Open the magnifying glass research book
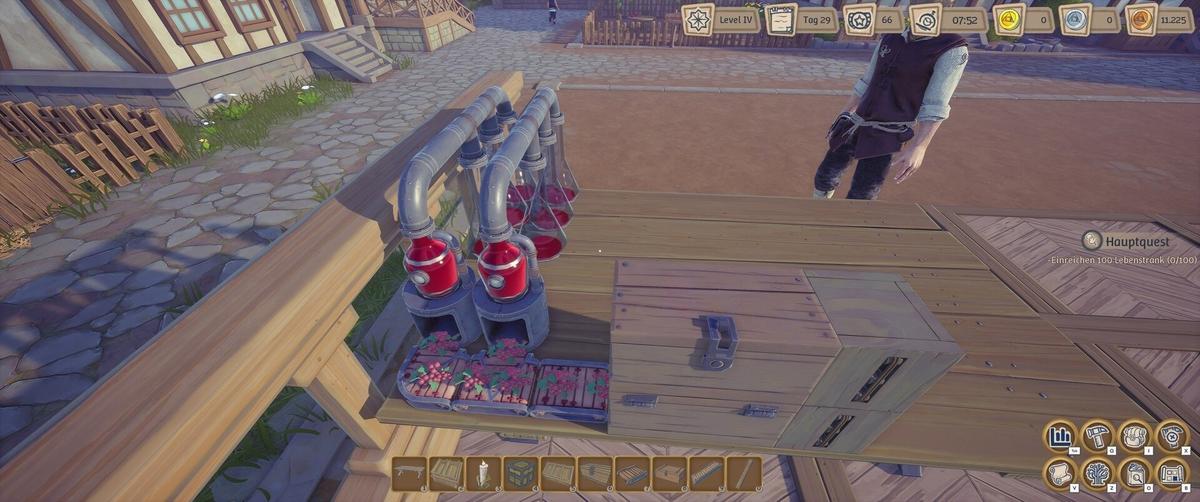This screenshot has width=1200, height=502. click(1135, 473)
